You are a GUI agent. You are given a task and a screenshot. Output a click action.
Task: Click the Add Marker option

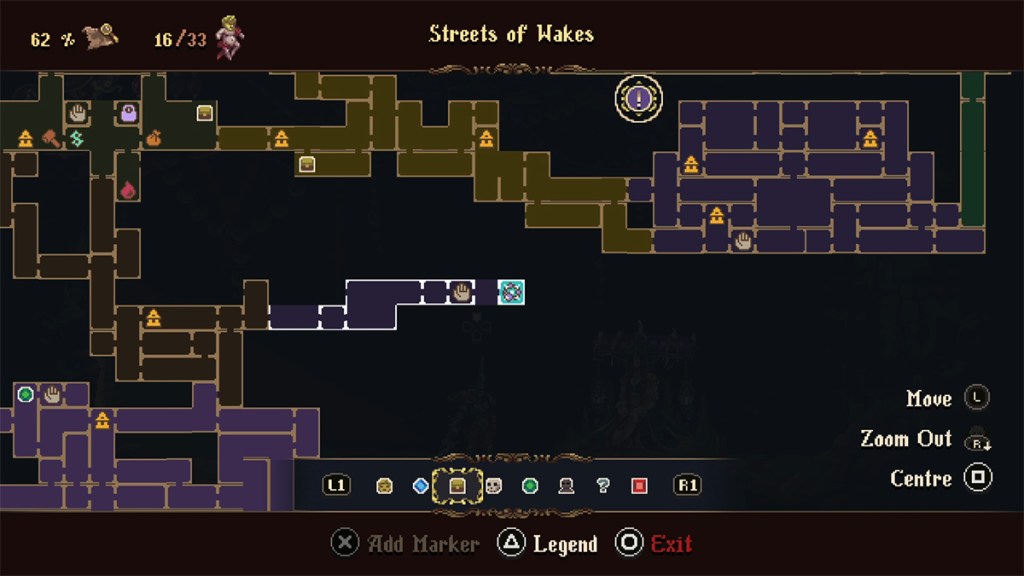tap(406, 544)
